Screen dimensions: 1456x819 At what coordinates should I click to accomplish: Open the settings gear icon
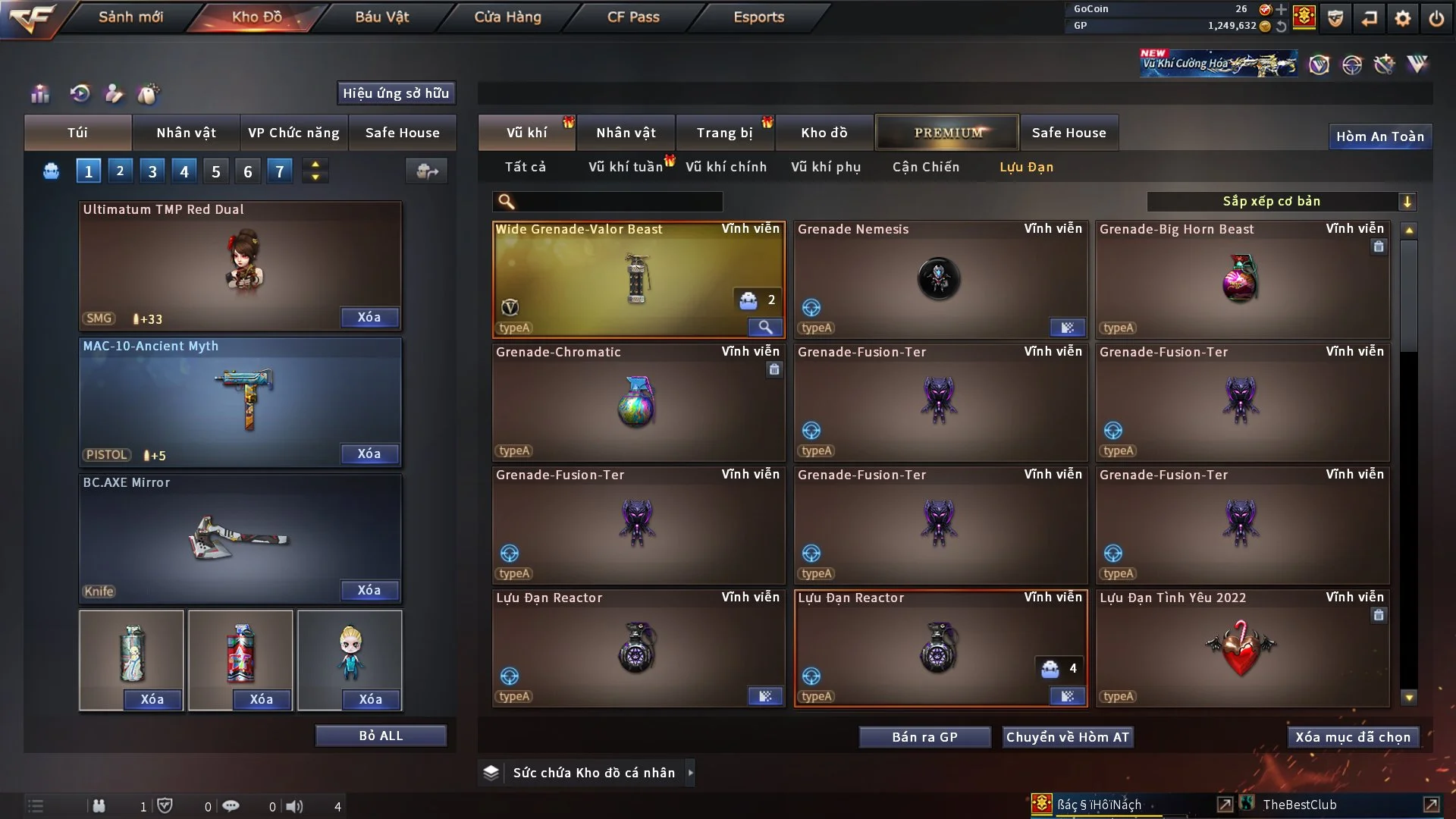click(x=1403, y=17)
